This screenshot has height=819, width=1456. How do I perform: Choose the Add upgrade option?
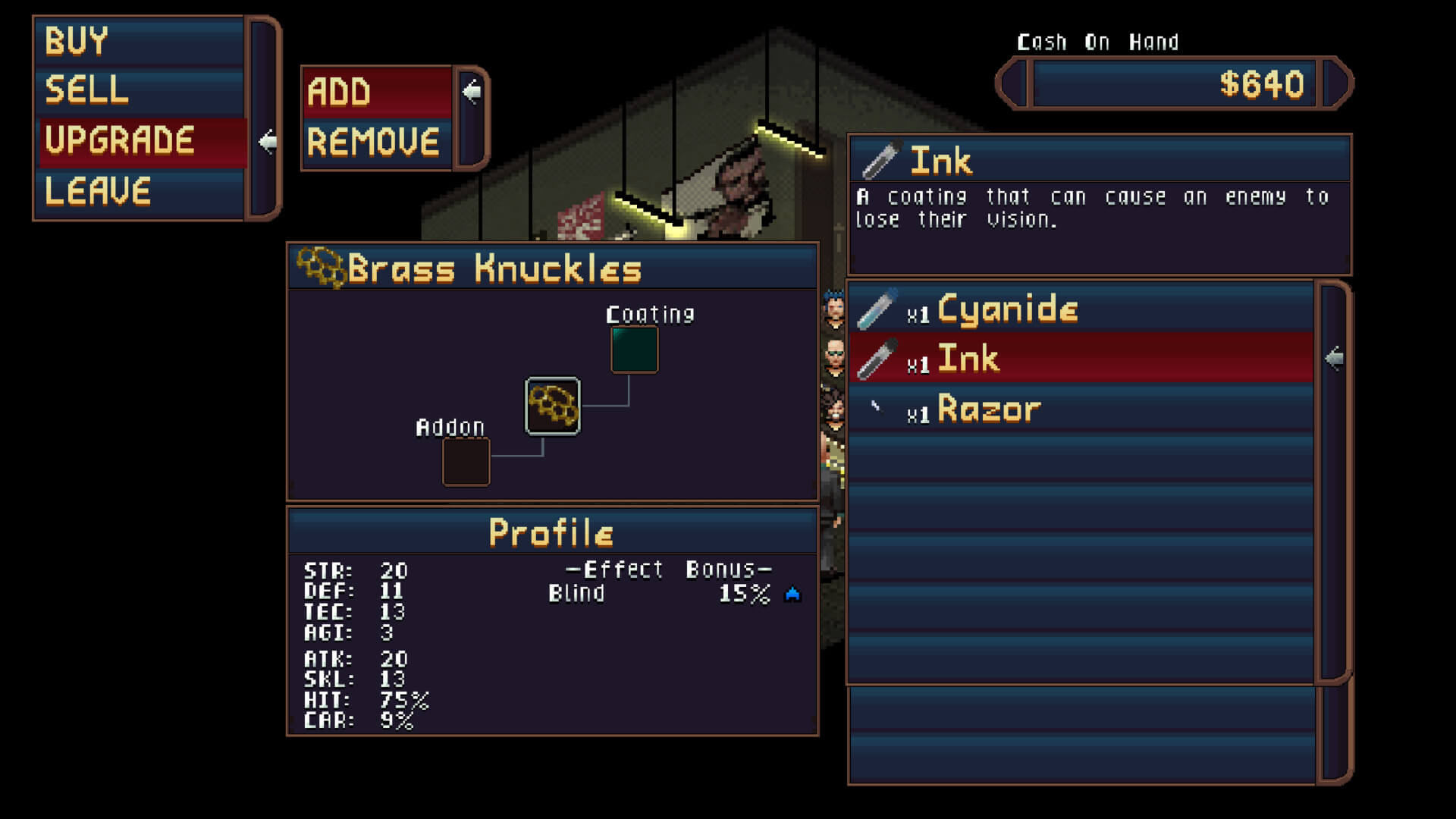click(377, 93)
